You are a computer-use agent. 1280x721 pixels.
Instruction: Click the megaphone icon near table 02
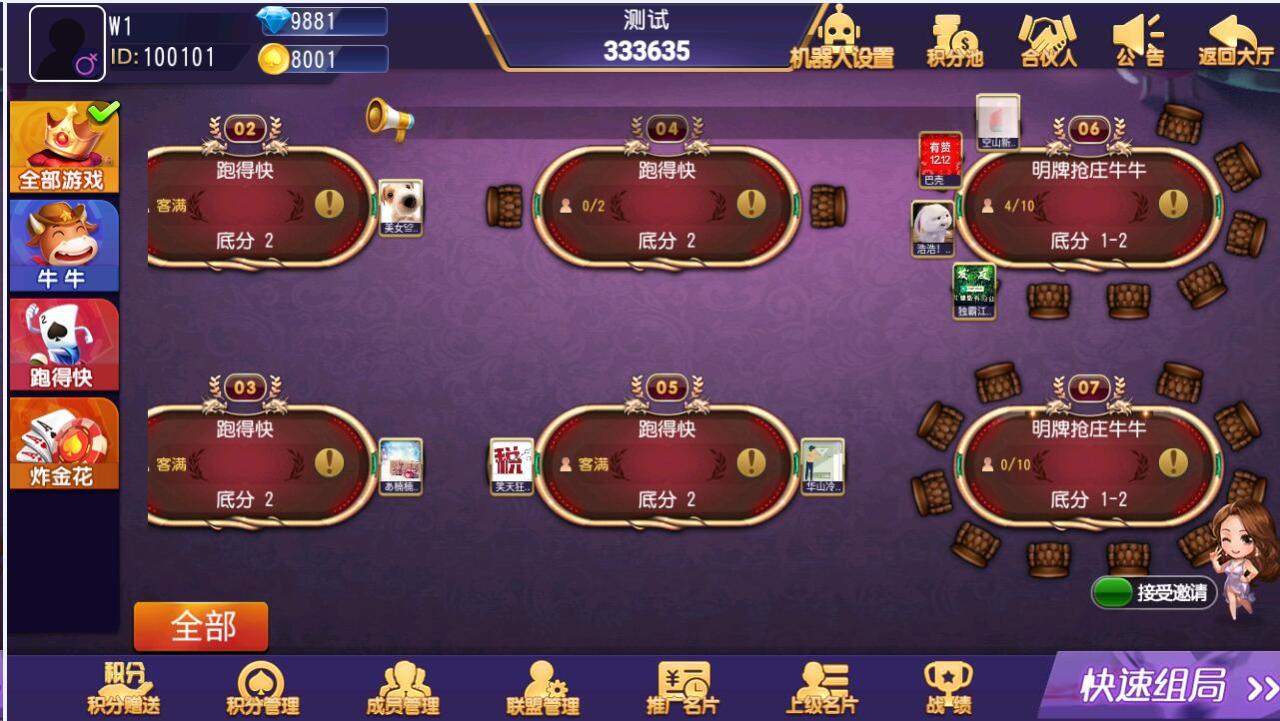(390, 117)
